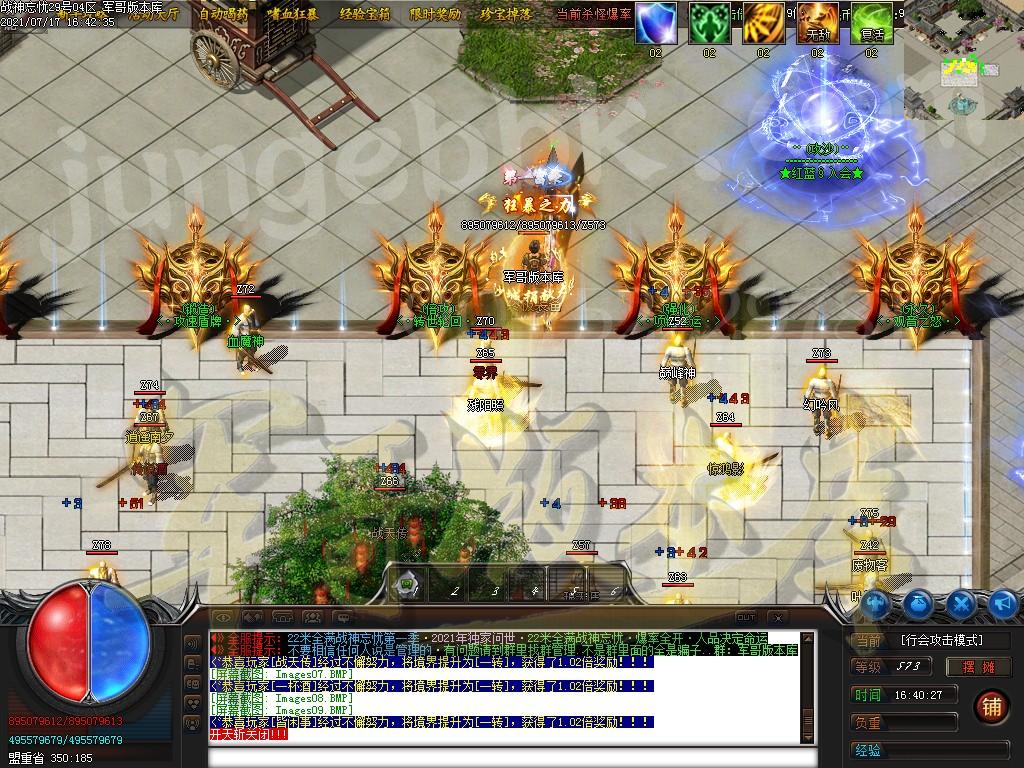Click the blue megaphone button
1024x768 pixels.
(1003, 604)
